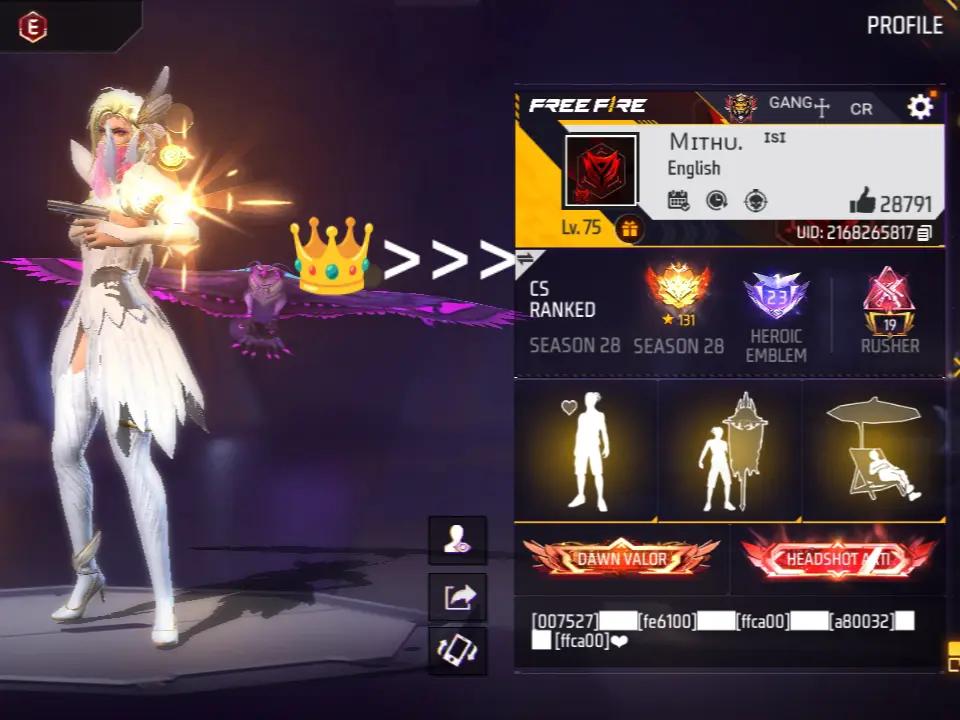Tap the rotate phone button
960x720 pixels.
(458, 652)
